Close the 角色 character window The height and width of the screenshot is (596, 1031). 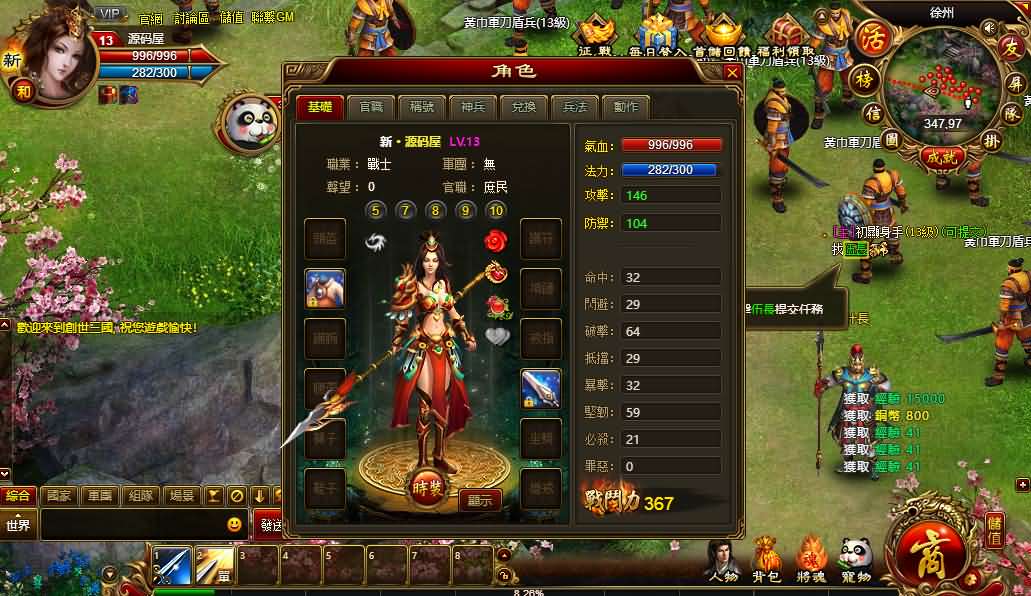click(x=733, y=72)
